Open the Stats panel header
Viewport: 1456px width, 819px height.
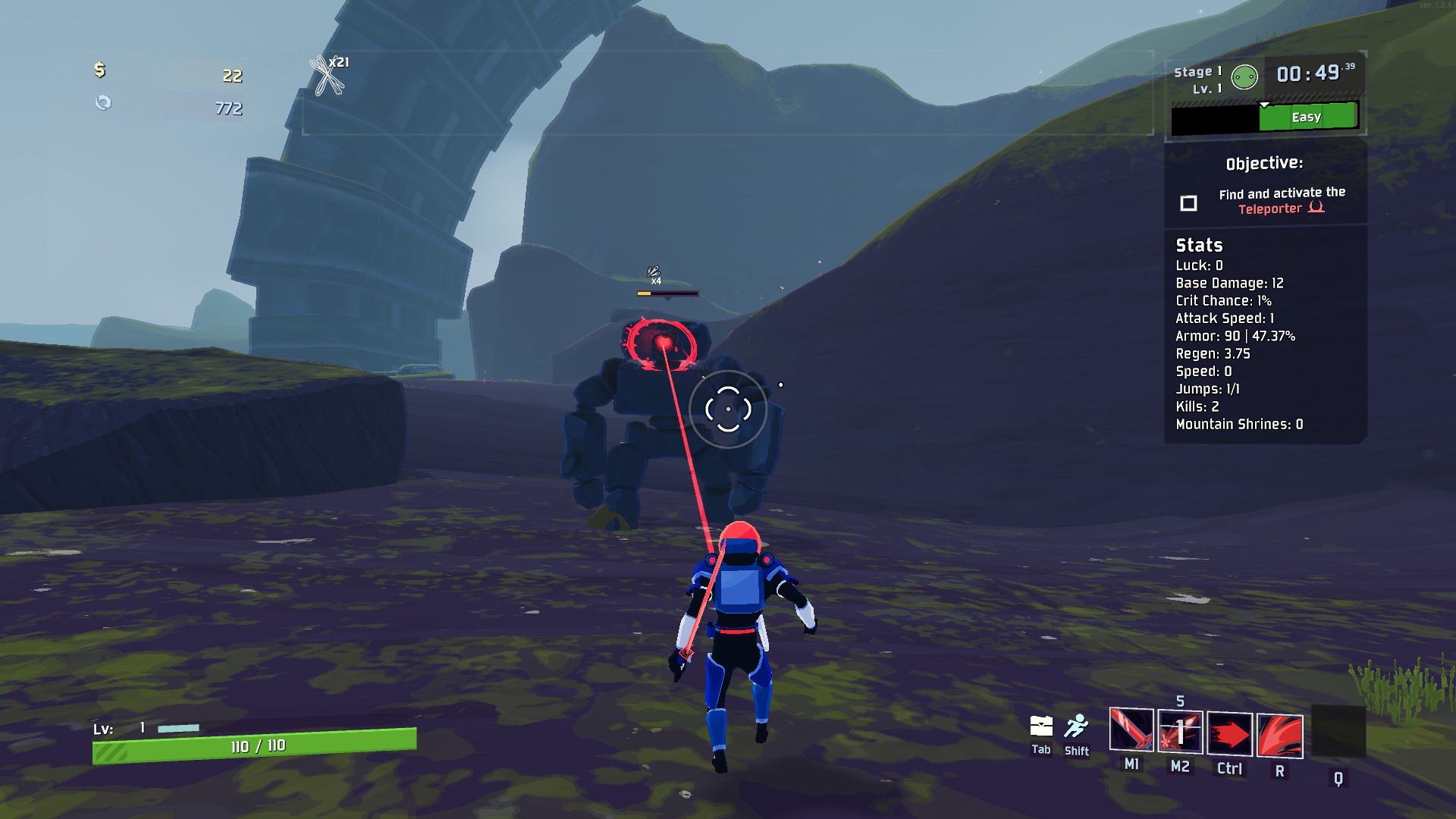coord(1199,245)
